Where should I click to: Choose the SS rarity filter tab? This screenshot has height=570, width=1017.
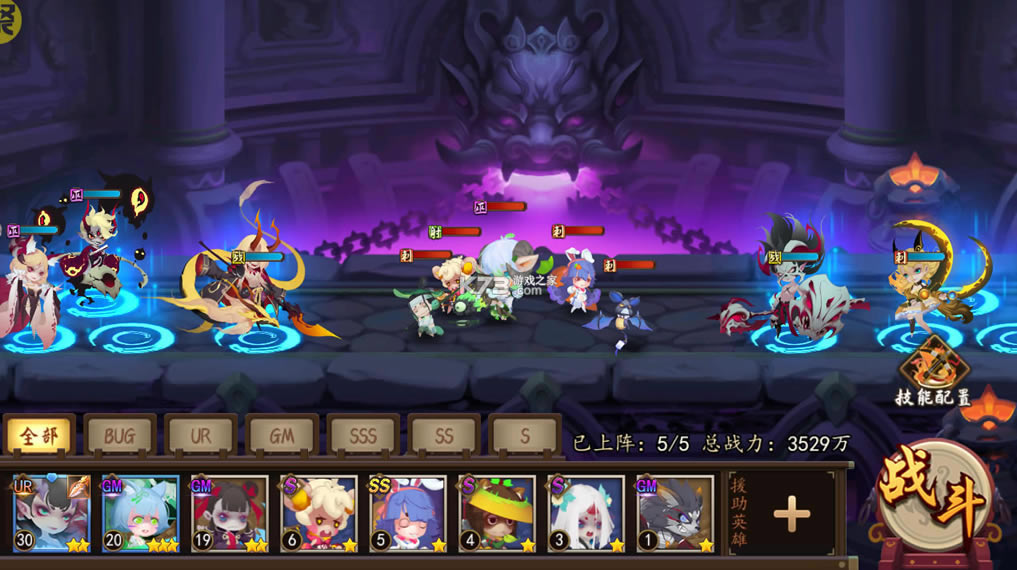(444, 436)
